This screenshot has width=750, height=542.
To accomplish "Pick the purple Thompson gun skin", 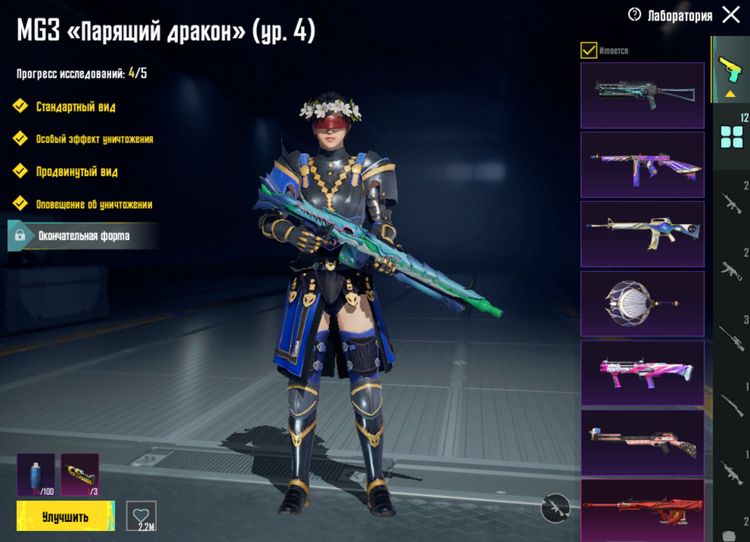I will pyautogui.click(x=642, y=164).
